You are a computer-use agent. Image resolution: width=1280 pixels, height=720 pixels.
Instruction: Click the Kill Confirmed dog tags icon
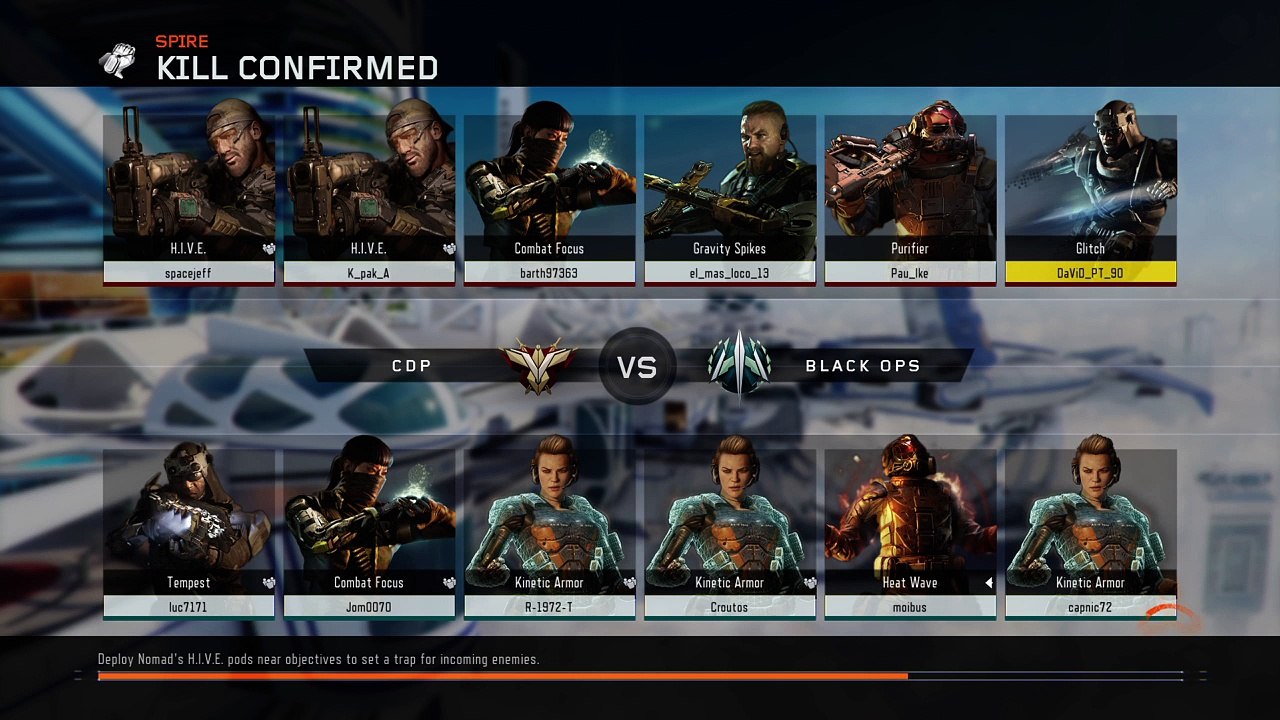(x=118, y=61)
